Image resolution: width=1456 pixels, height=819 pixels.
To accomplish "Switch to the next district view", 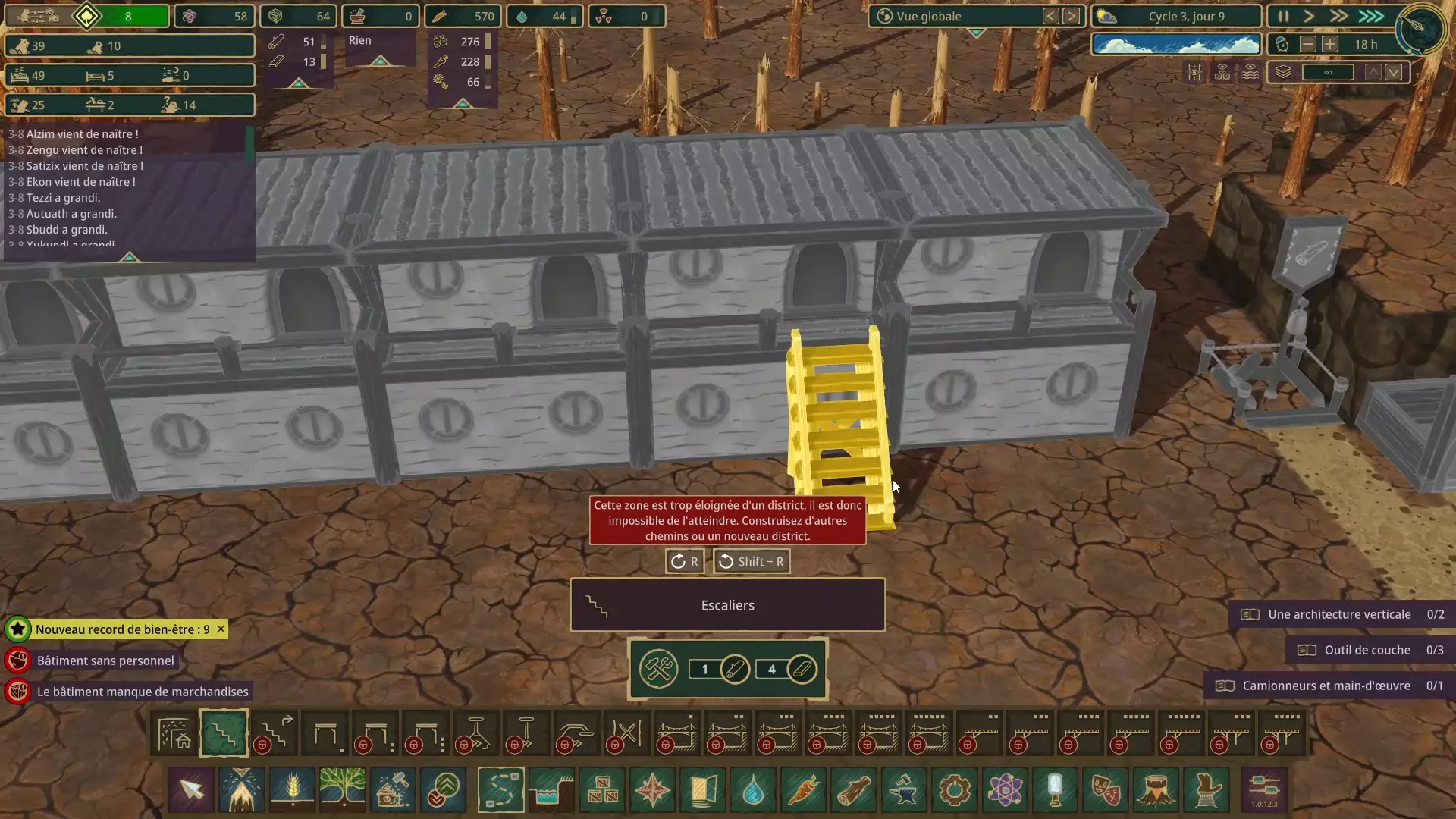I will pyautogui.click(x=1071, y=16).
